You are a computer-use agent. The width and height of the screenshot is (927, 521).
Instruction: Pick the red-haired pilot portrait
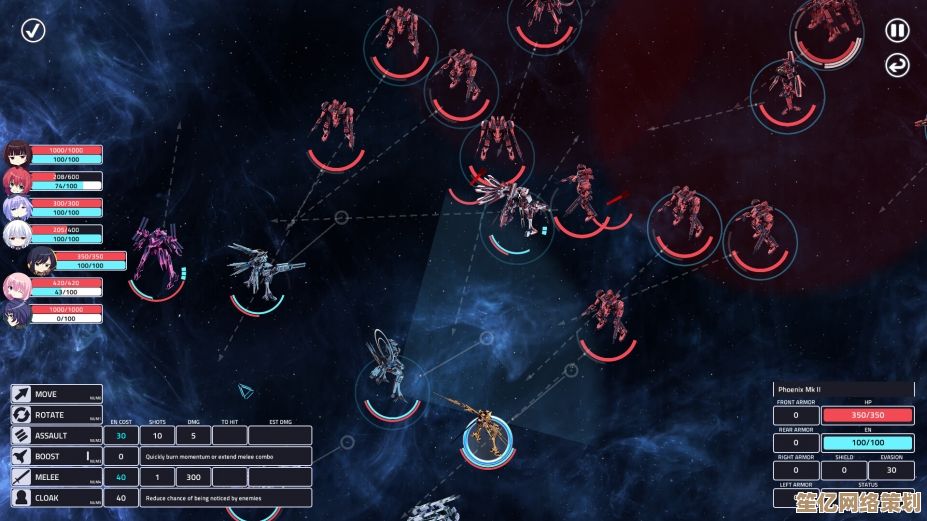click(x=16, y=181)
